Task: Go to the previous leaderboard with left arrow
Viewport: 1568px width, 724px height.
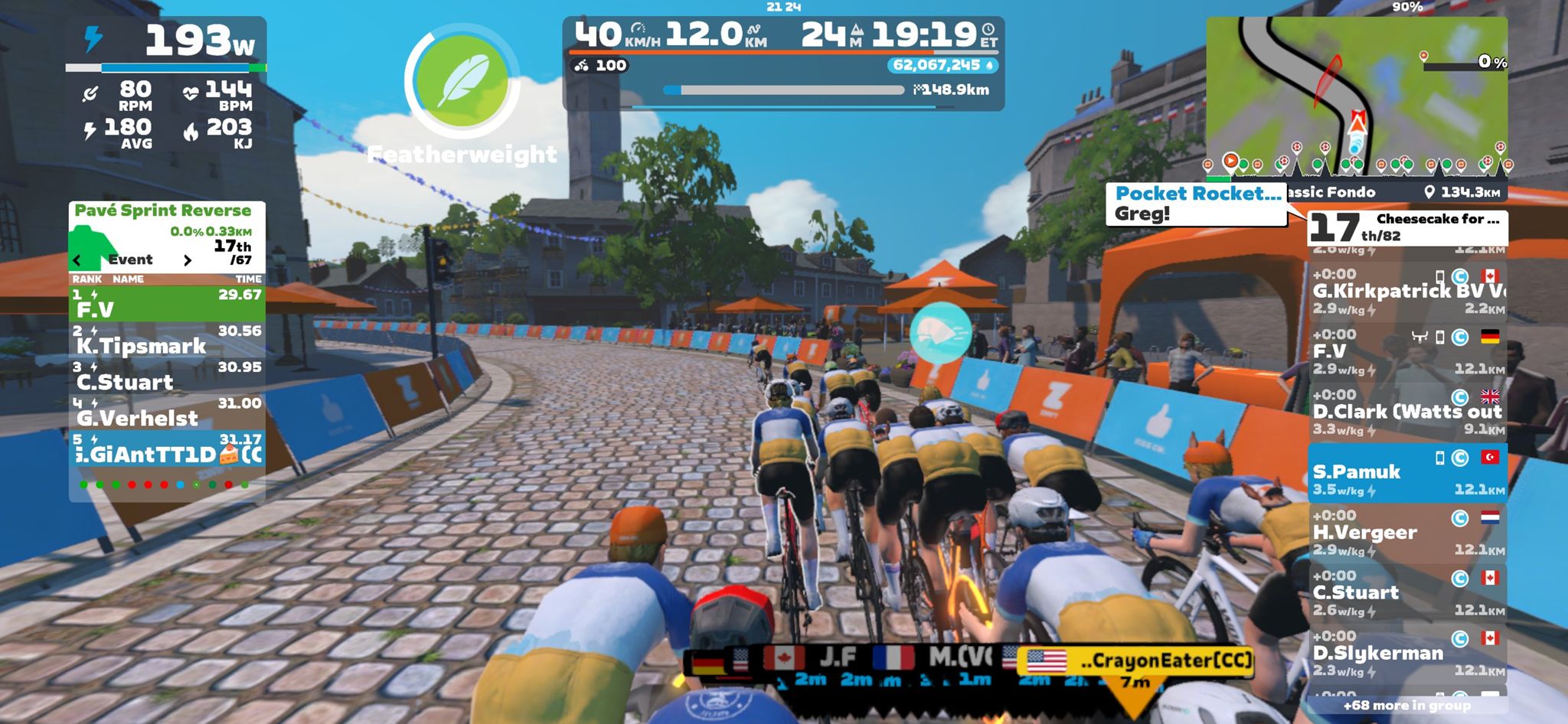Action: coord(77,260)
